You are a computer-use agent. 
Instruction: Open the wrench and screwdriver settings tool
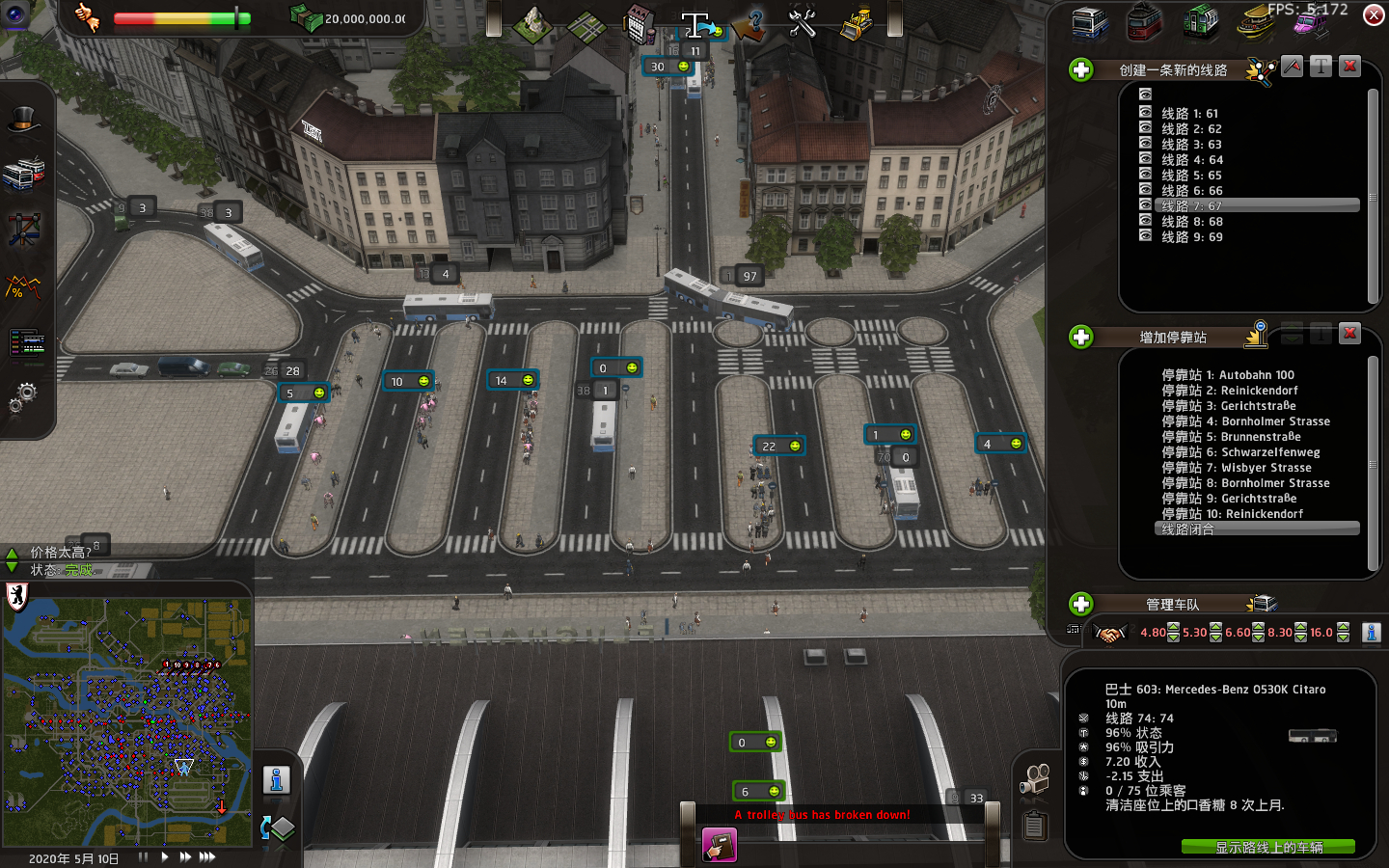[x=802, y=23]
